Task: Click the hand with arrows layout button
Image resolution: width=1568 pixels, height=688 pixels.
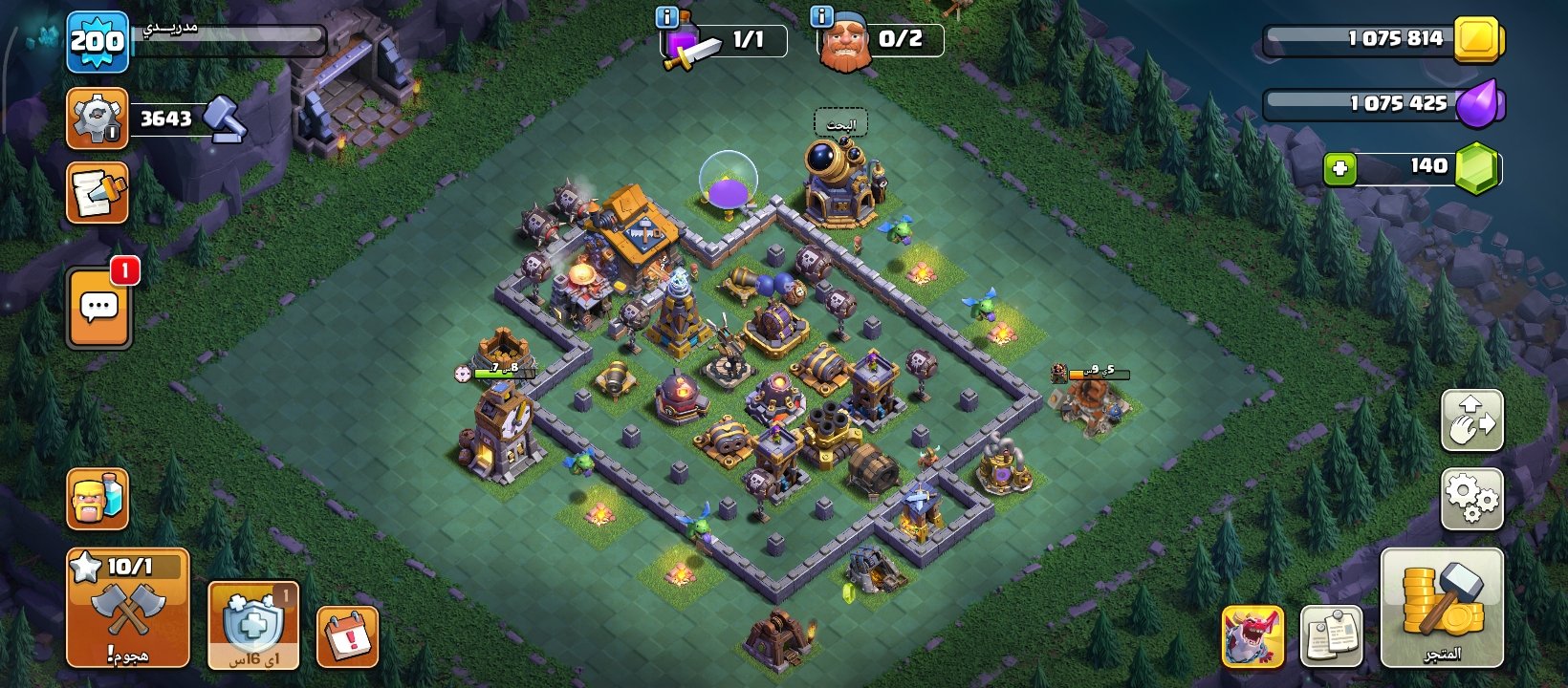Action: (x=1471, y=420)
